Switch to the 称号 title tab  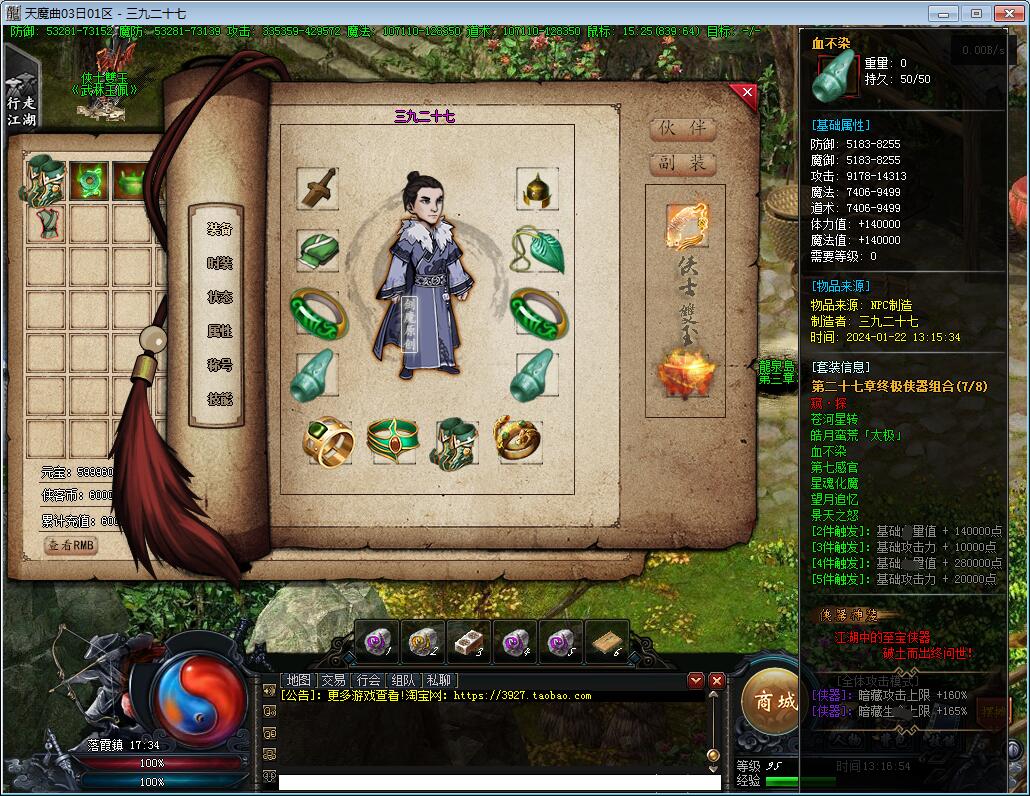coord(220,365)
